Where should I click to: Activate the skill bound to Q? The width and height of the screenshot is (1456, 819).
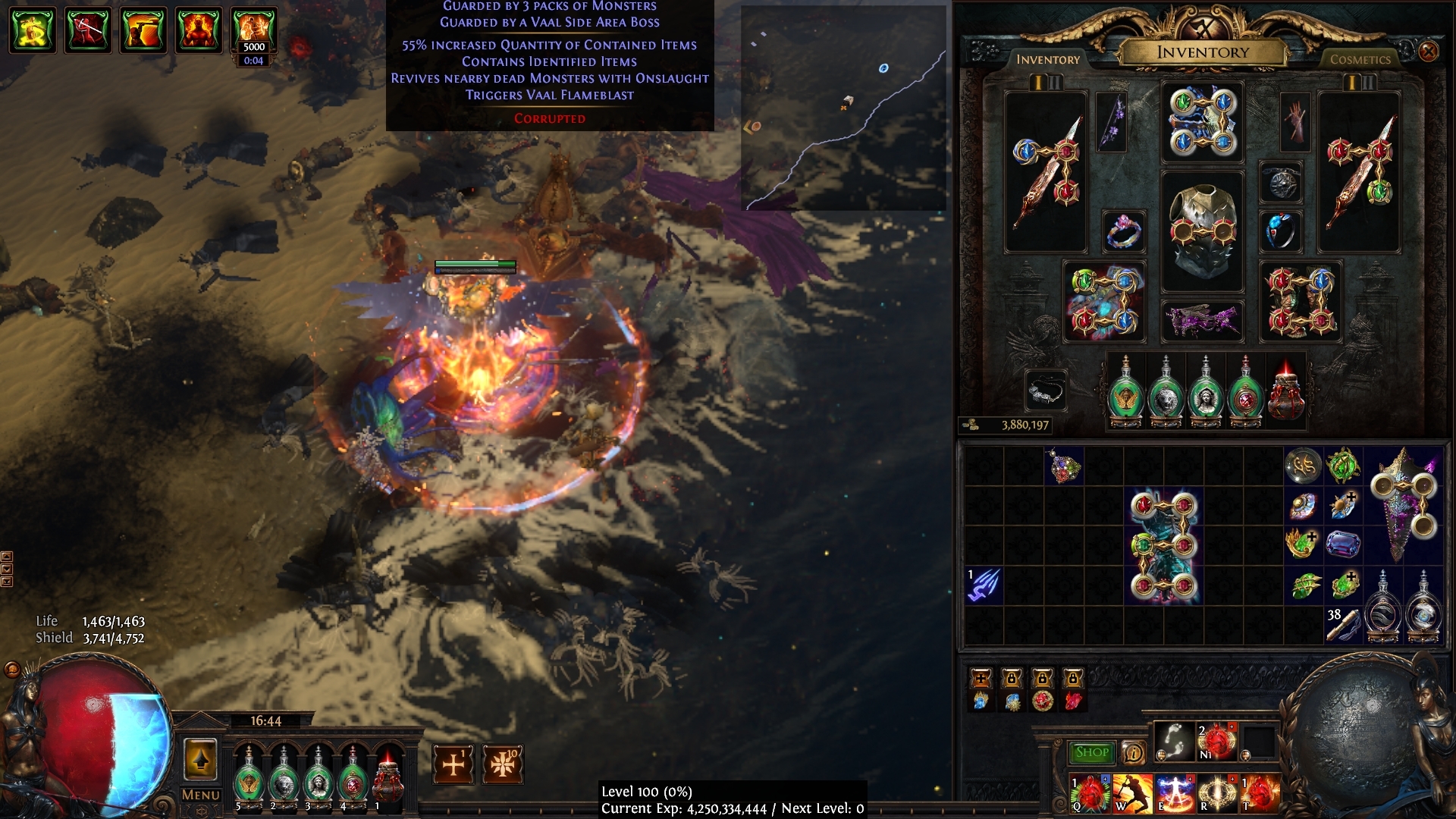coord(1089,793)
